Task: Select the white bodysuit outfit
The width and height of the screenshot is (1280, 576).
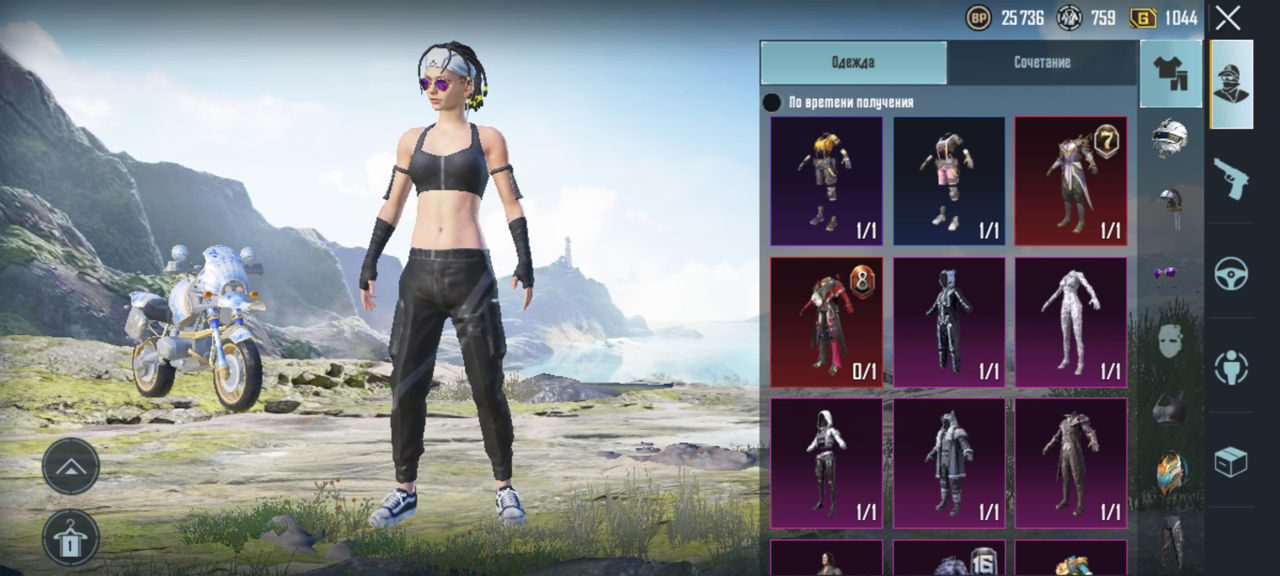Action: (x=1070, y=322)
